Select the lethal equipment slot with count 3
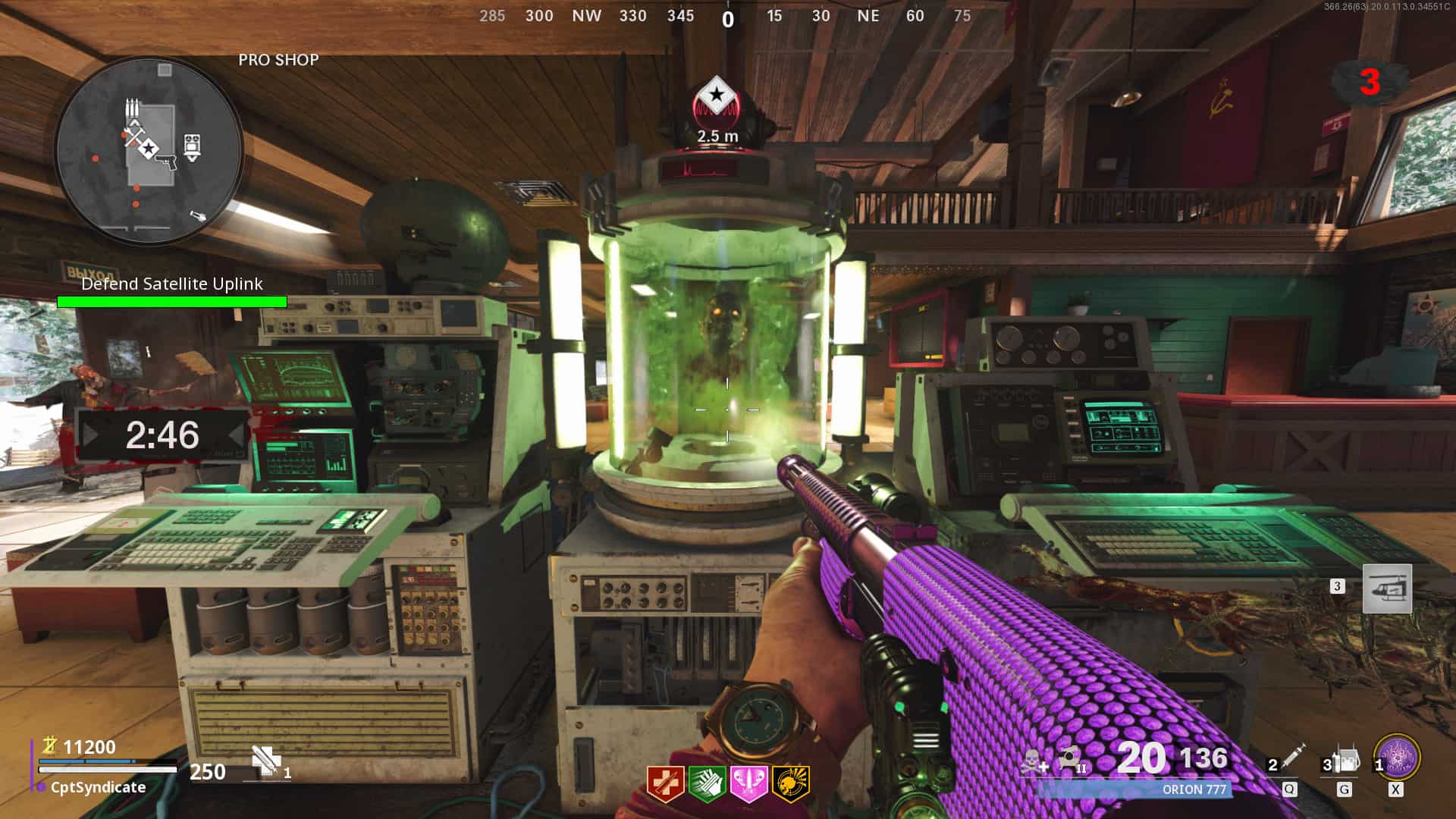Viewport: 1456px width, 819px height. (x=1343, y=761)
